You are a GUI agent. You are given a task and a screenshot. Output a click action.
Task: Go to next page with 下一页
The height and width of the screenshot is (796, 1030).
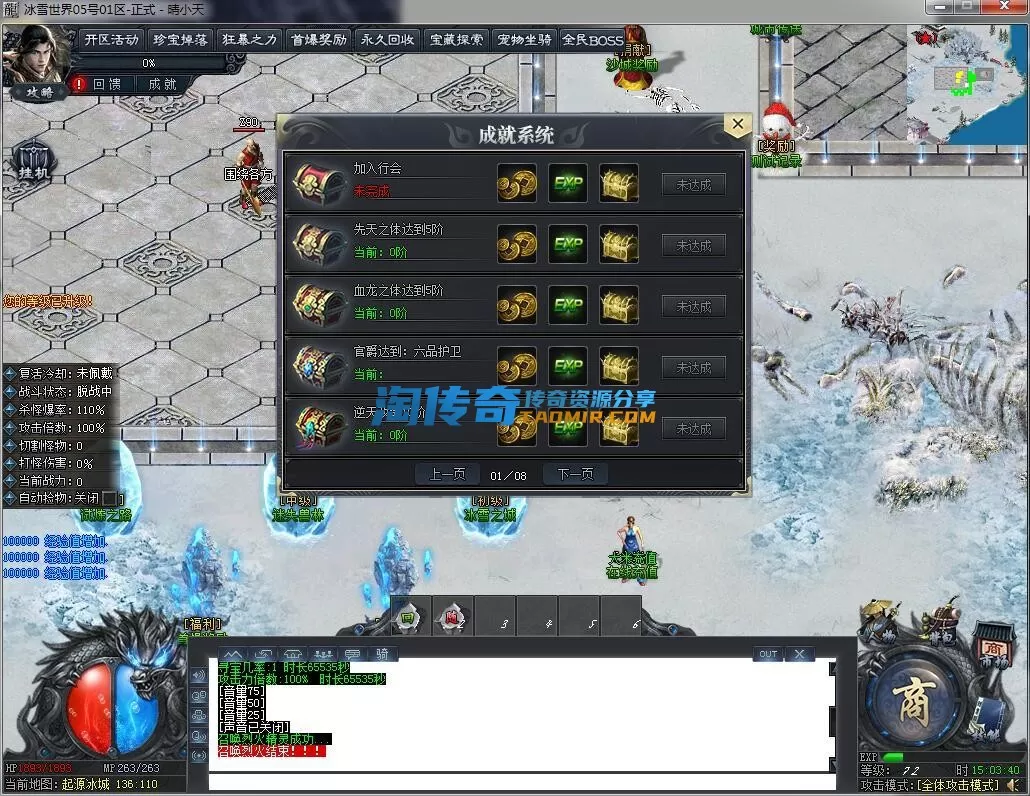[575, 474]
